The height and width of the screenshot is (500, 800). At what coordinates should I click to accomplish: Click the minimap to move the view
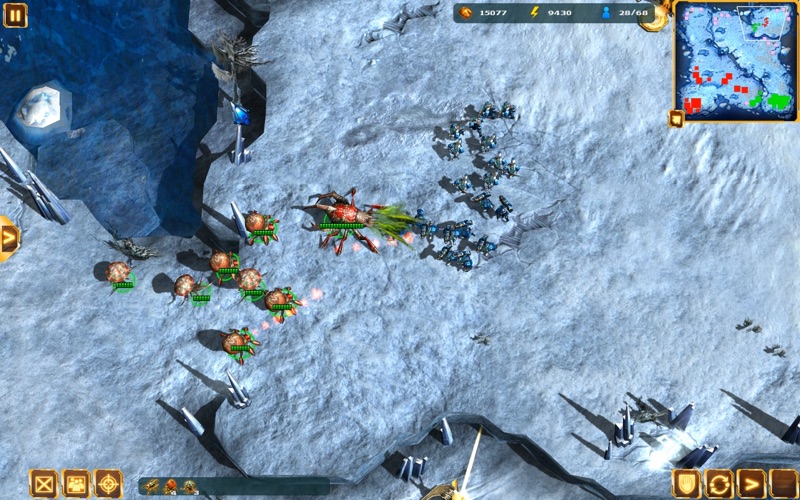pos(735,60)
